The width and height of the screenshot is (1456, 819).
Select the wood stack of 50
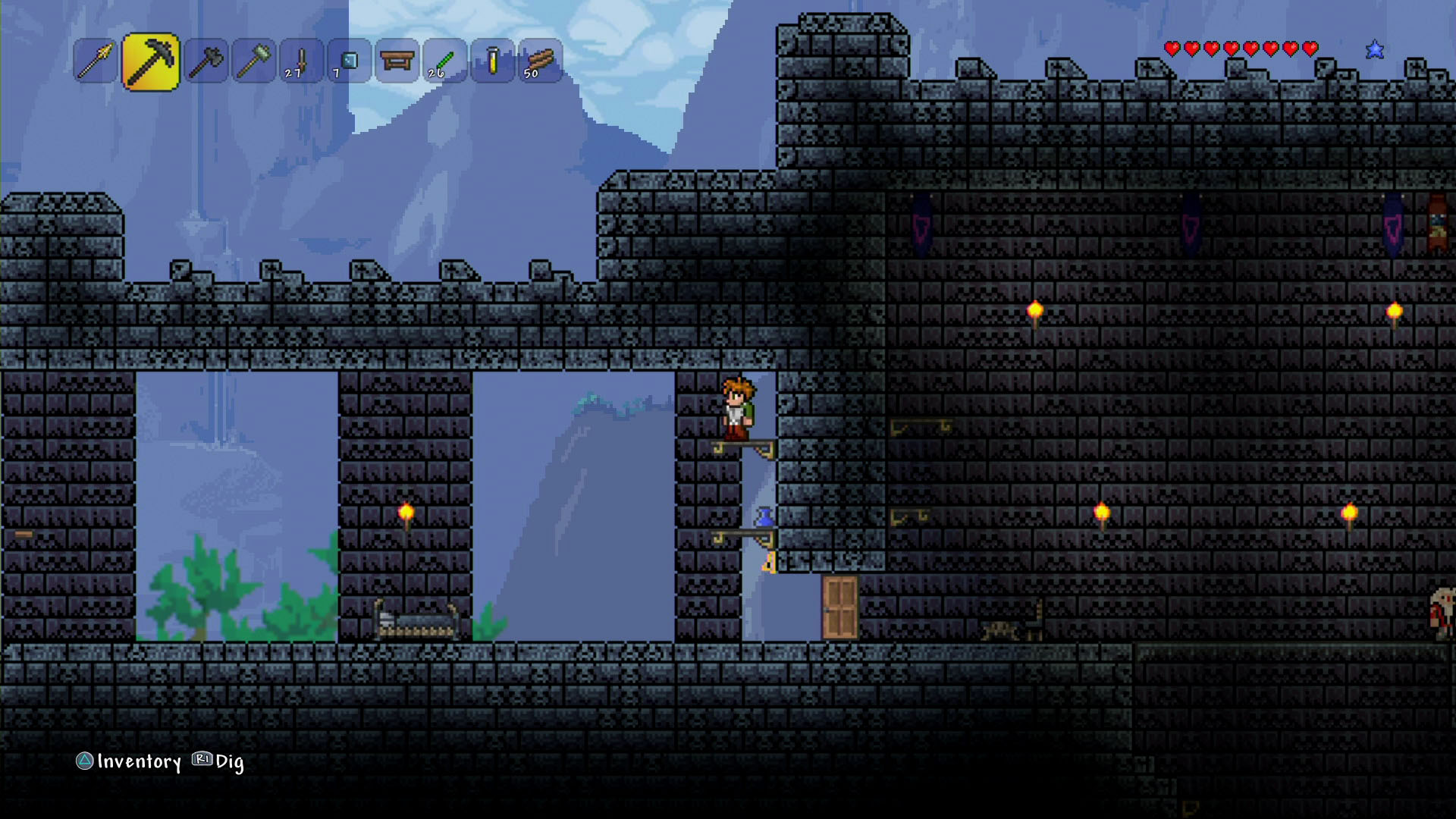[x=540, y=61]
